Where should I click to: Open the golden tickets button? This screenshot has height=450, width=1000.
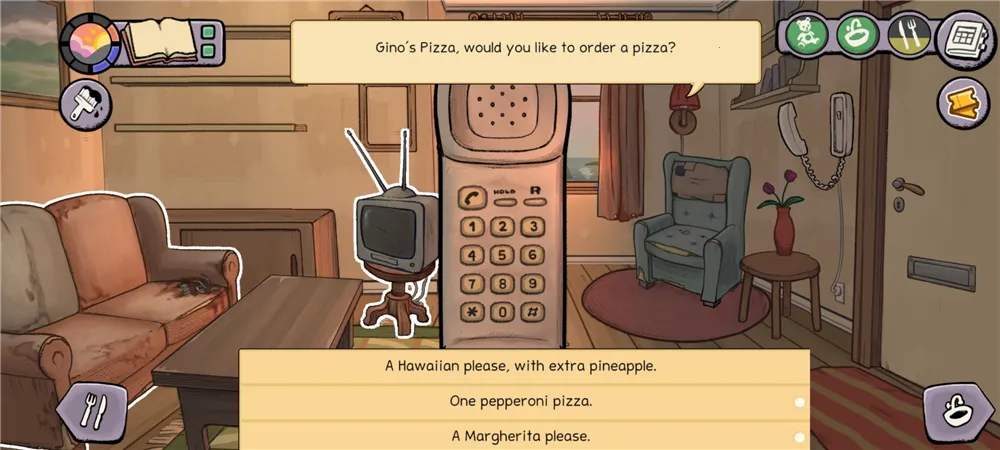tap(964, 103)
